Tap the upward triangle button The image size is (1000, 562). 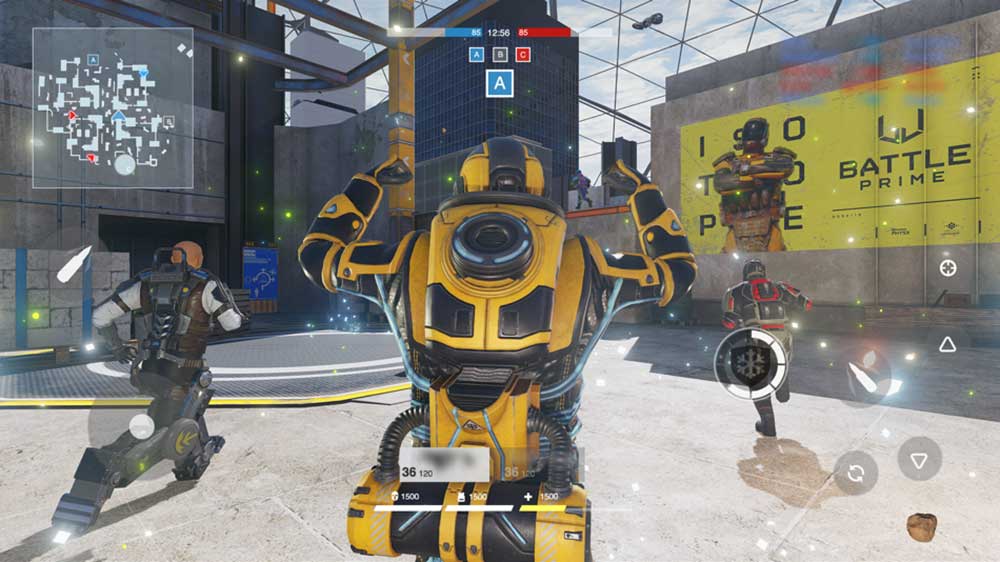click(x=947, y=344)
